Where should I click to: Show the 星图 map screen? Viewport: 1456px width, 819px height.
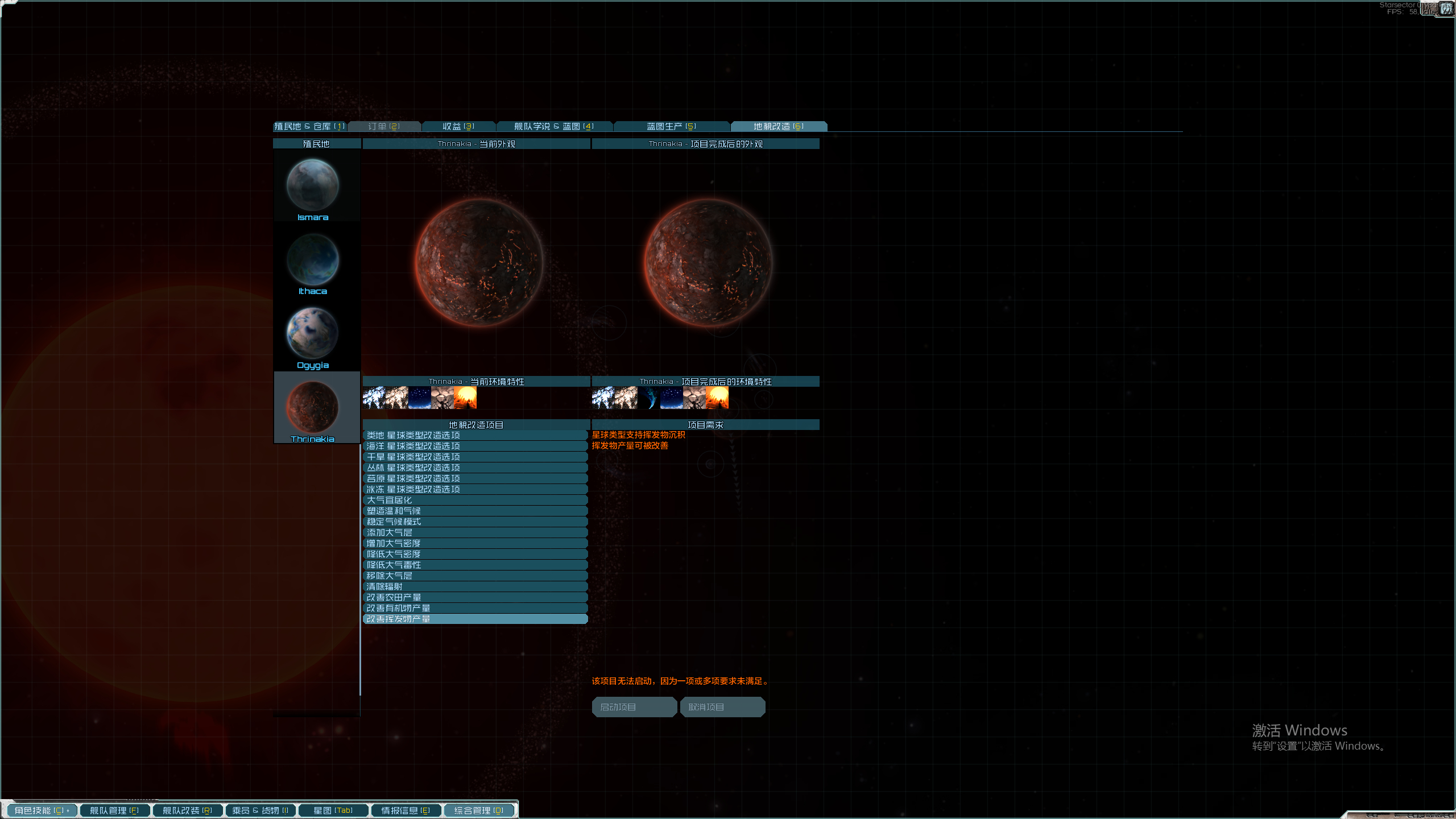tap(333, 810)
